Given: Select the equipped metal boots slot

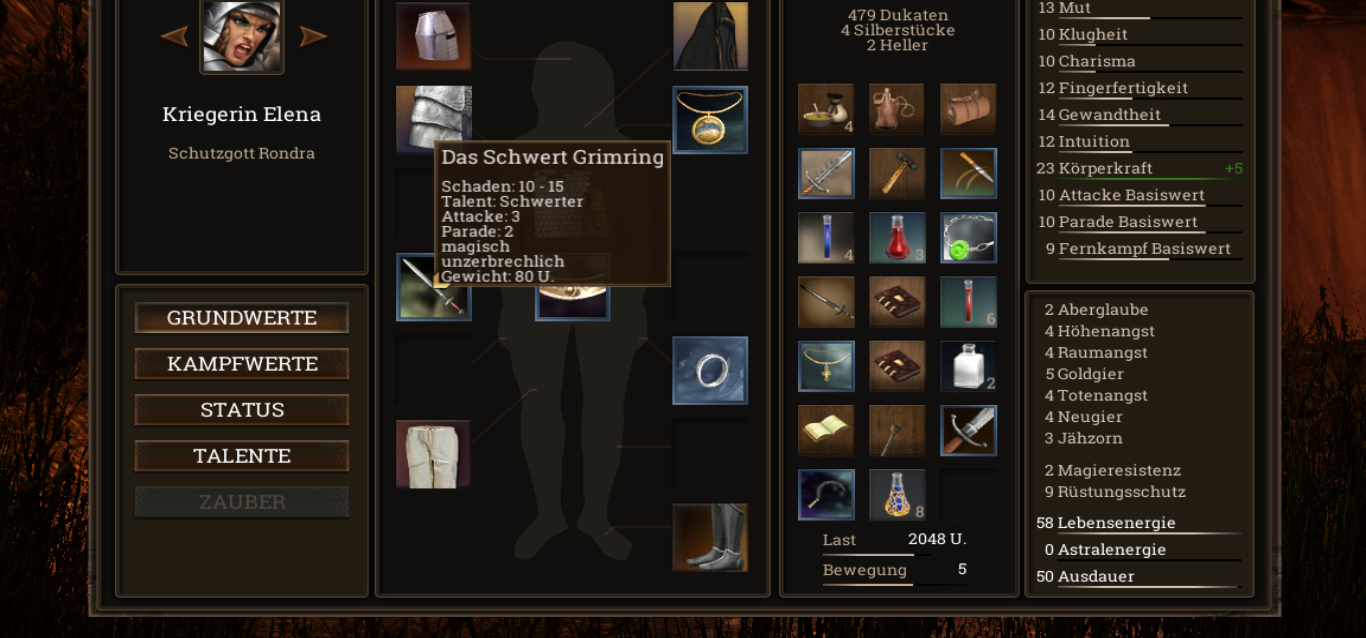Looking at the screenshot, I should [710, 538].
